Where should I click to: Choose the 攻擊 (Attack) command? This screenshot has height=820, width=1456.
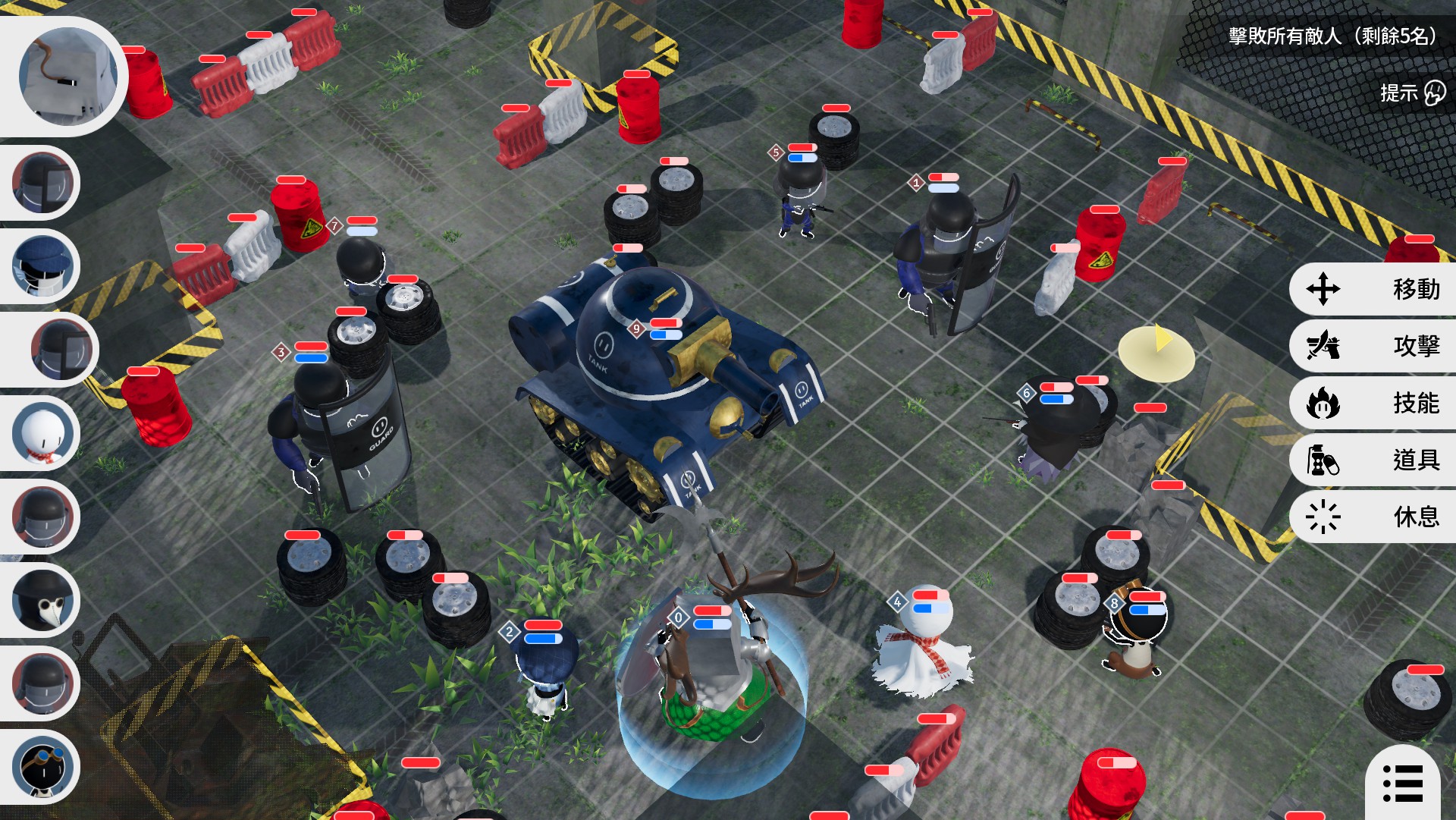click(x=1373, y=346)
